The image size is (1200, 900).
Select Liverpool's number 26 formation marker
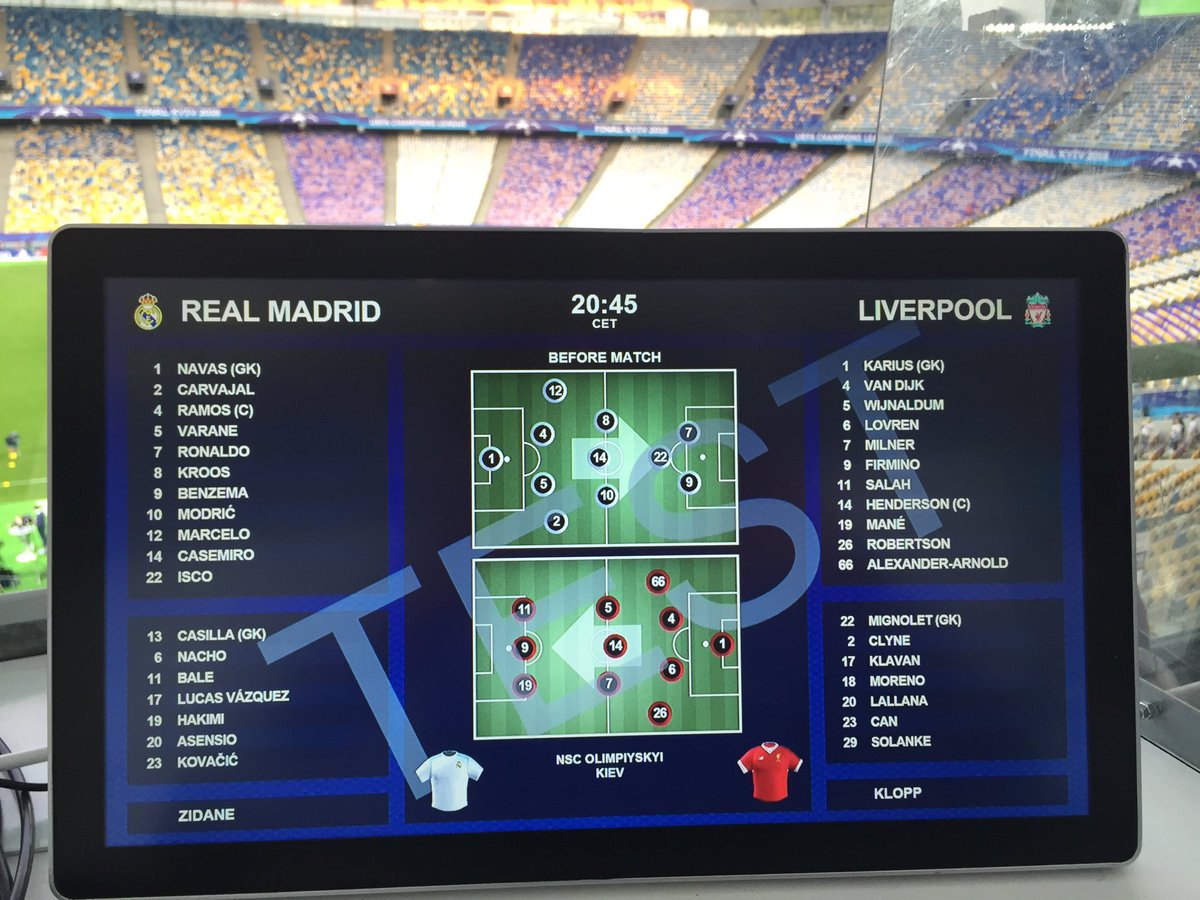(658, 713)
